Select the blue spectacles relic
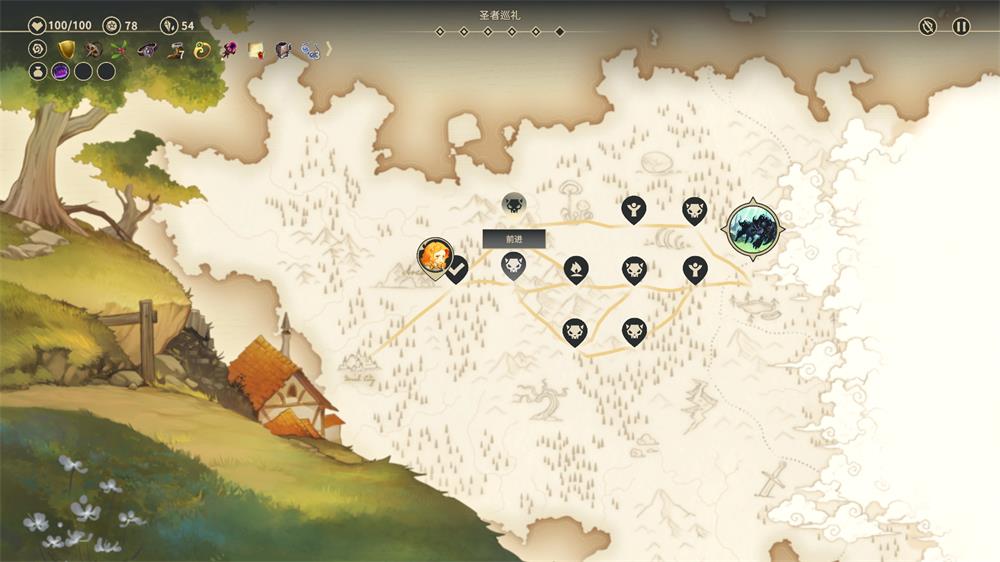This screenshot has height=562, width=1000. coord(309,49)
